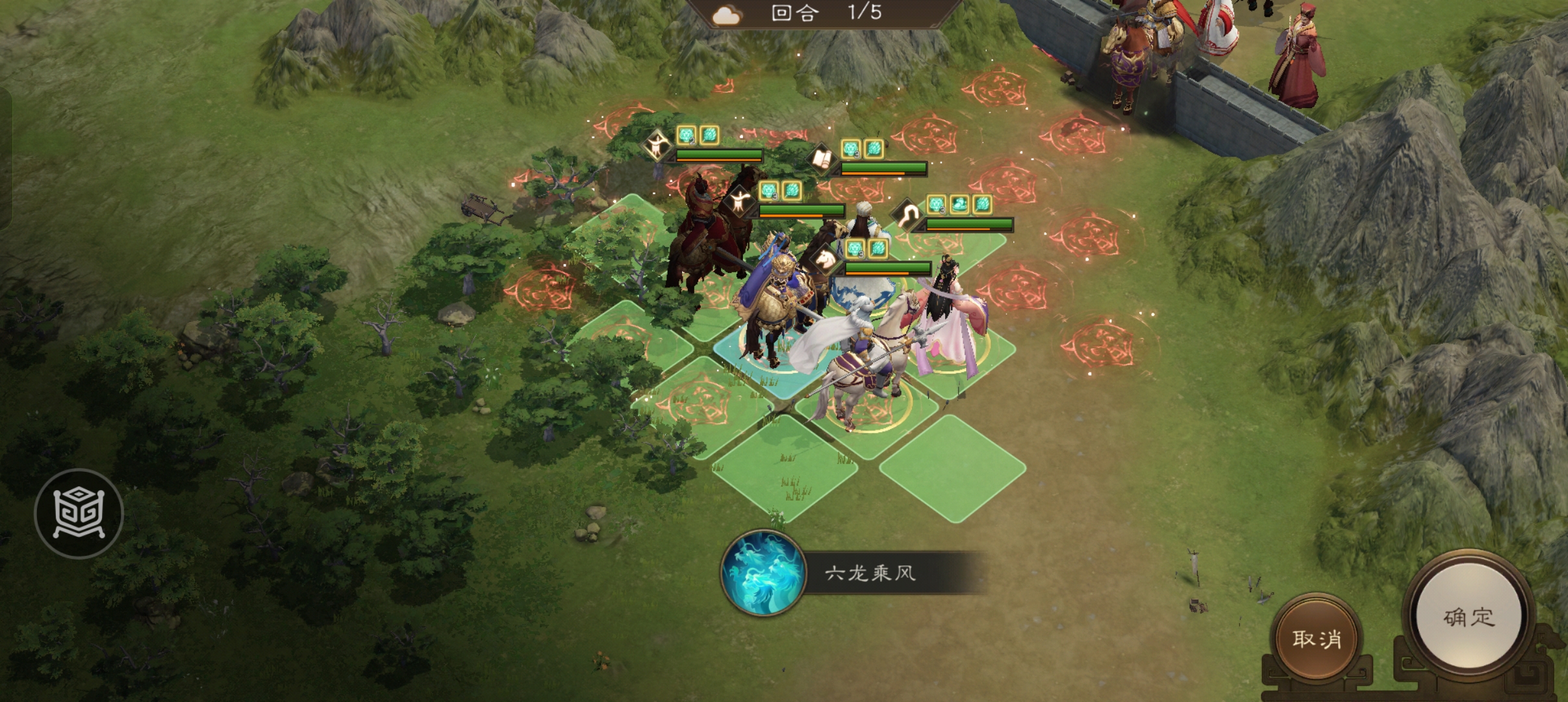Click the cloud weather icon
The width and height of the screenshot is (1568, 702).
click(x=726, y=14)
